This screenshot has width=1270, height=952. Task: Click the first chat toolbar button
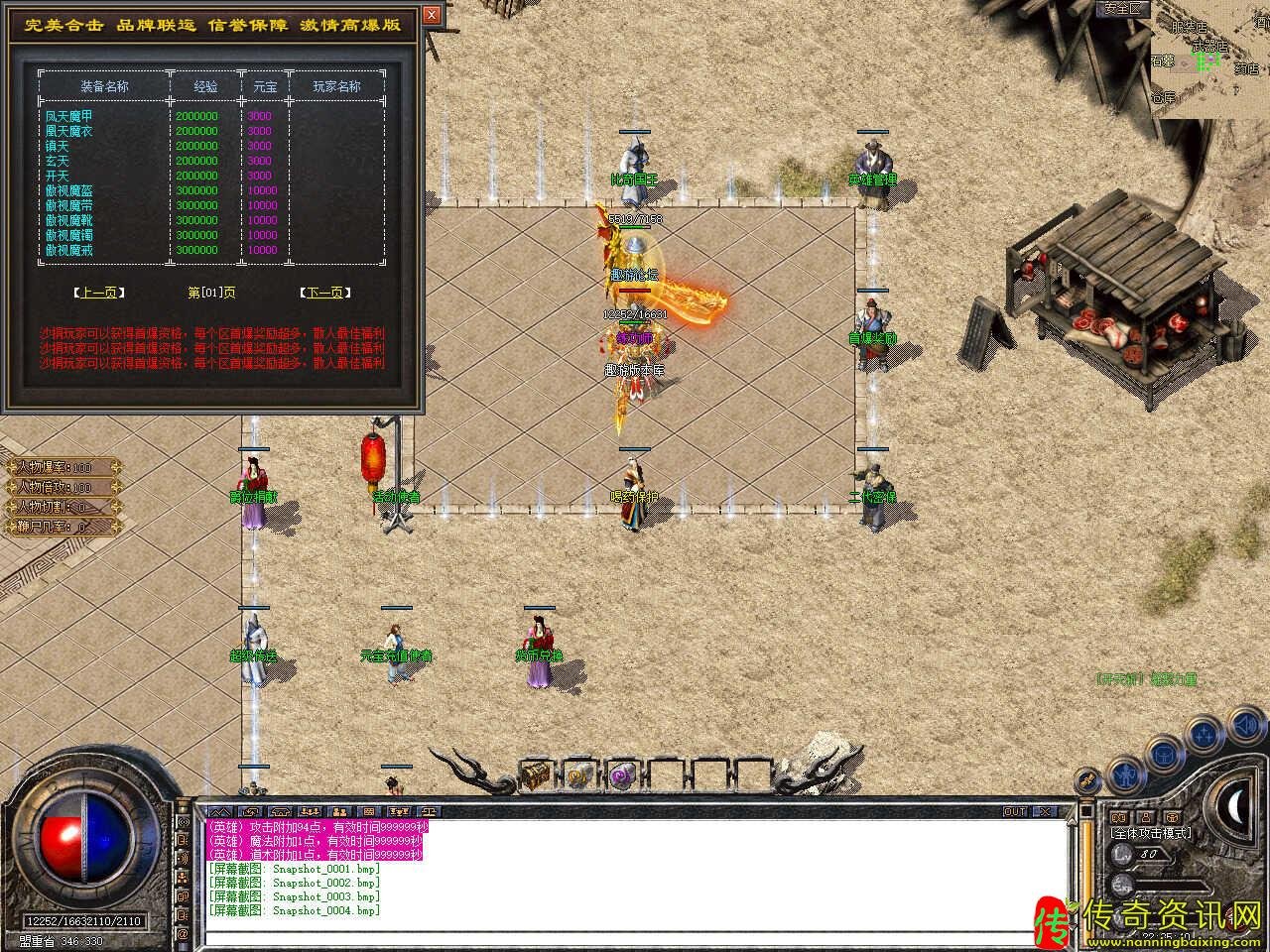[x=220, y=811]
